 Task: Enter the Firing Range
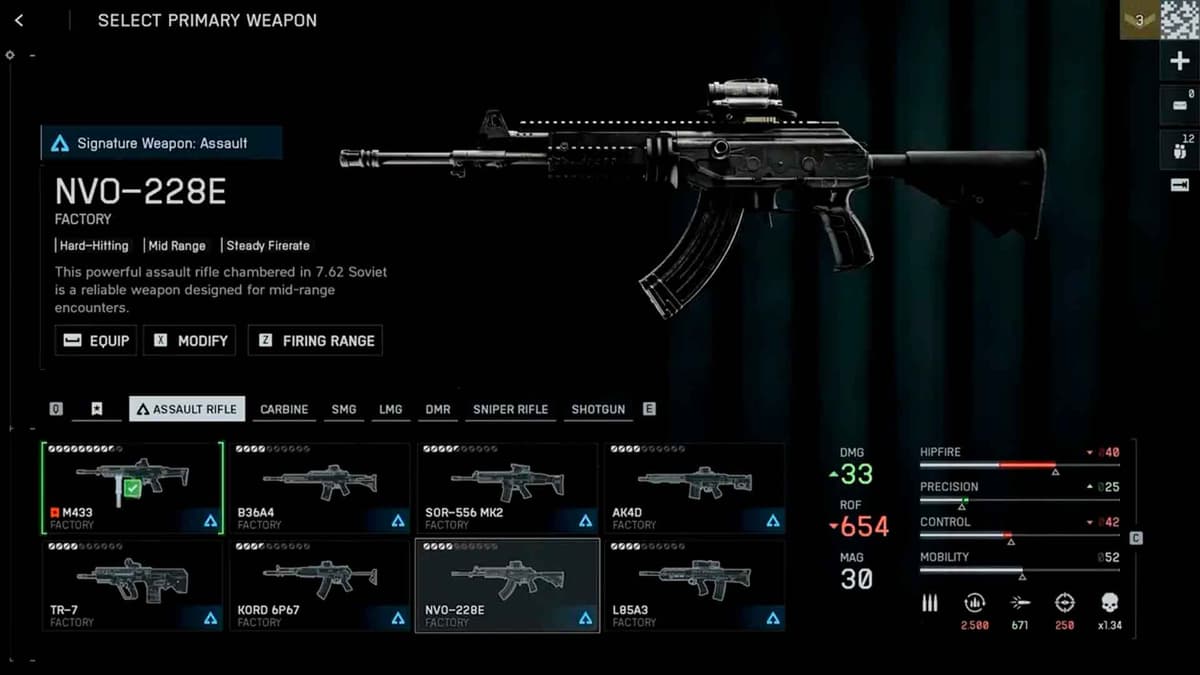click(315, 340)
